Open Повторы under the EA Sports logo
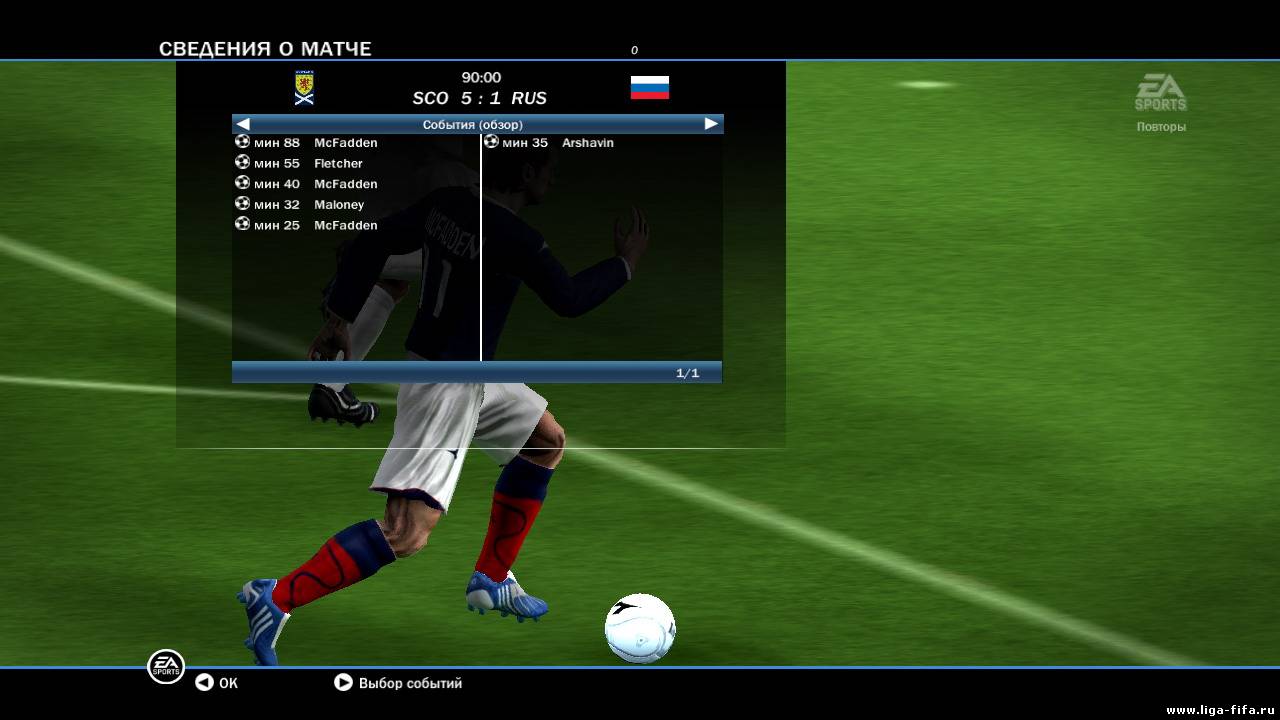 (1161, 127)
